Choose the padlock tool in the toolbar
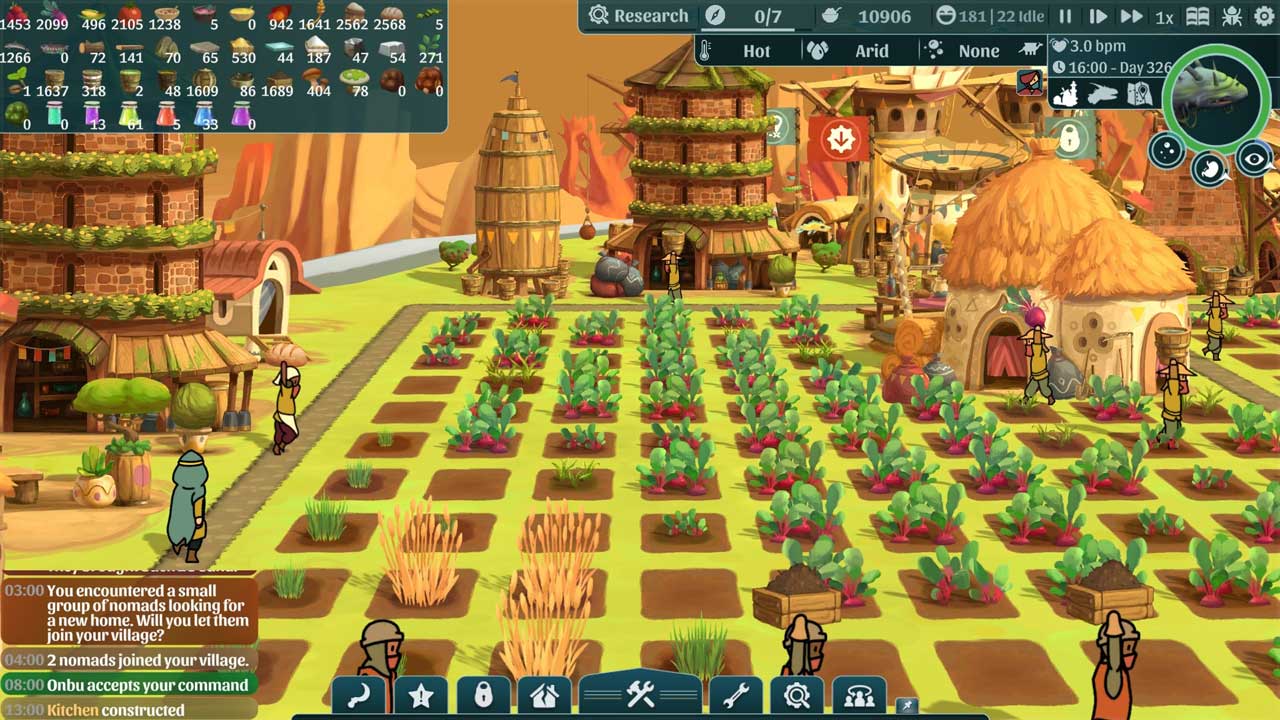This screenshot has height=720, width=1280. [x=483, y=695]
